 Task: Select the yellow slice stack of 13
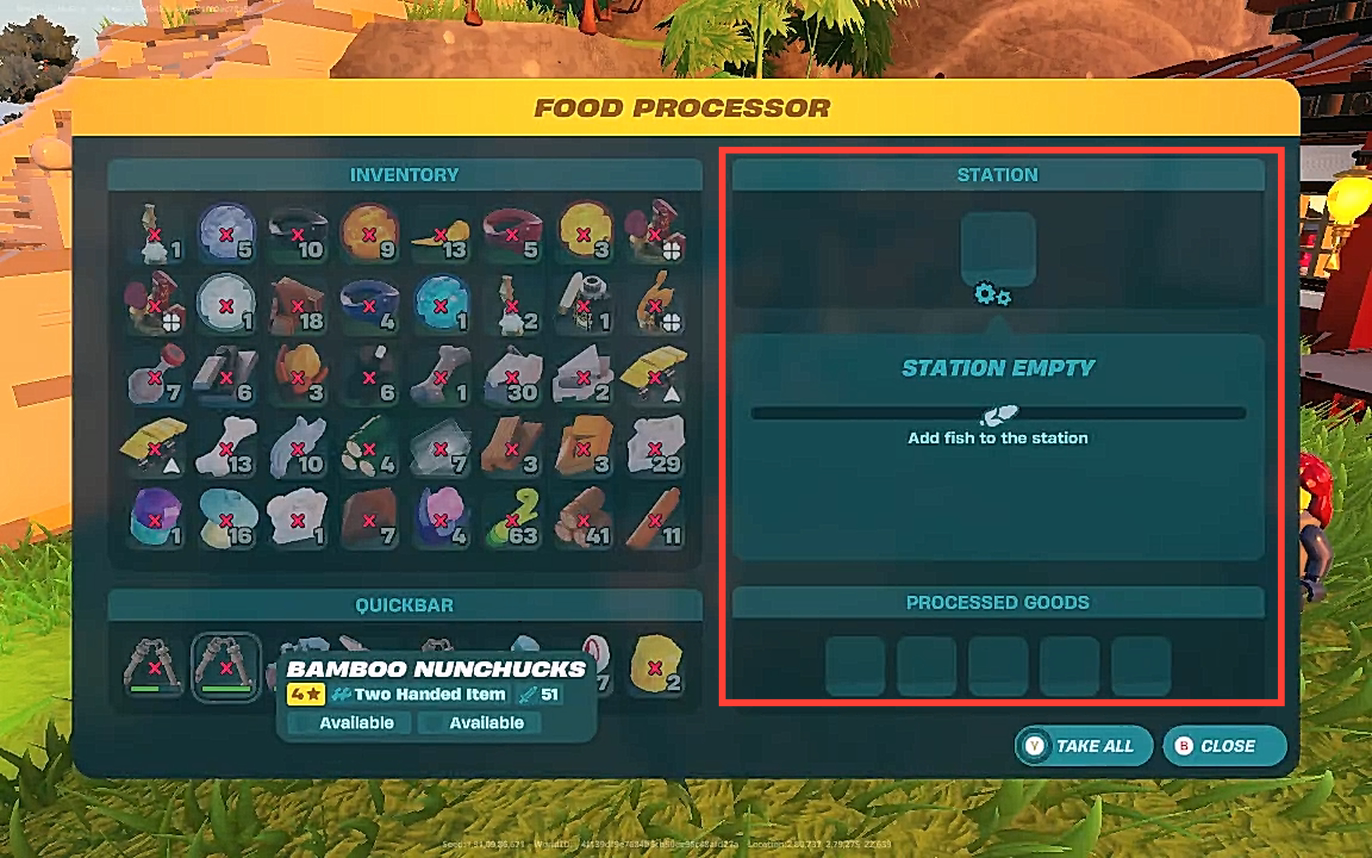click(x=440, y=234)
